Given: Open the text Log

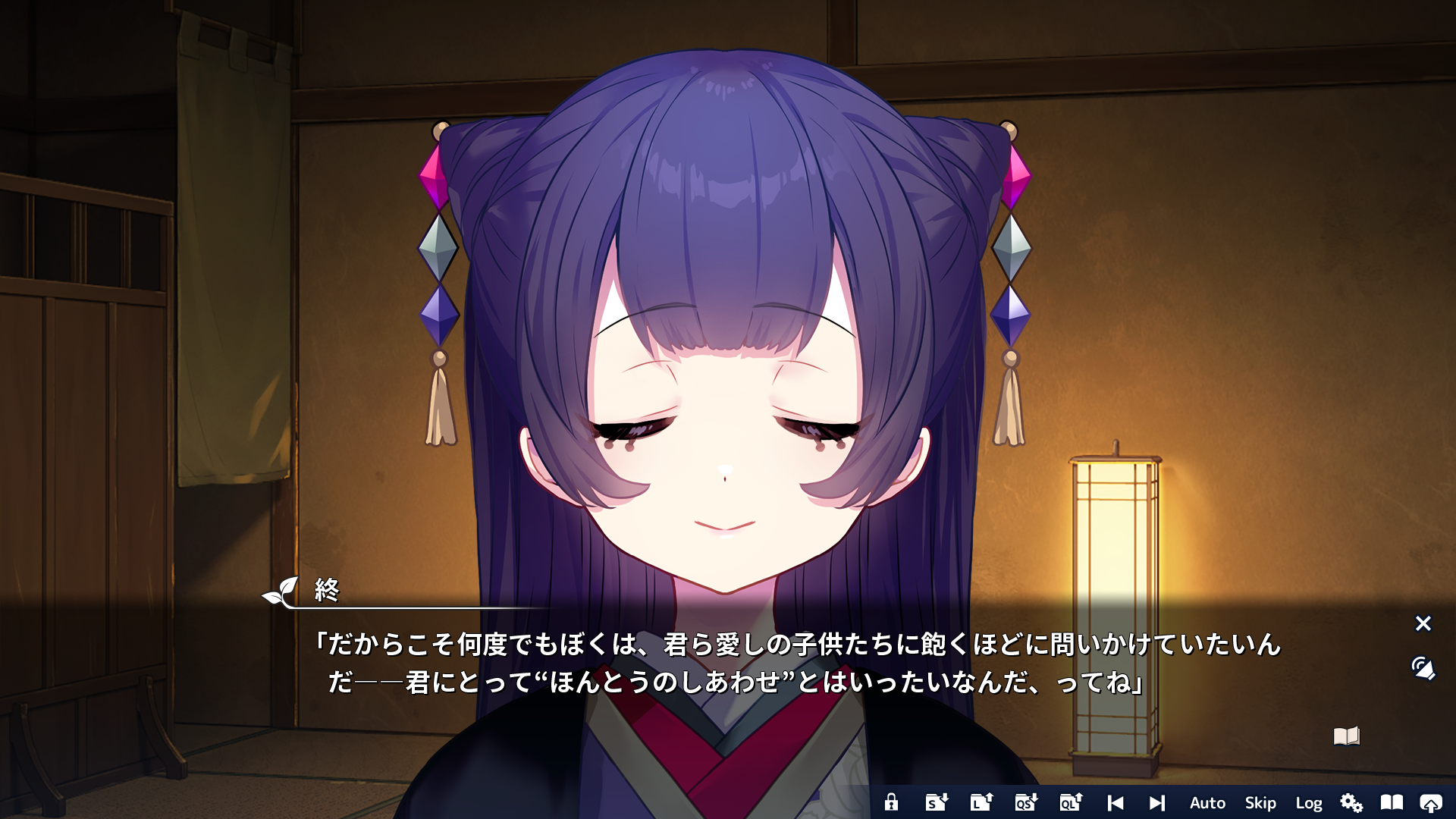Looking at the screenshot, I should [1309, 802].
